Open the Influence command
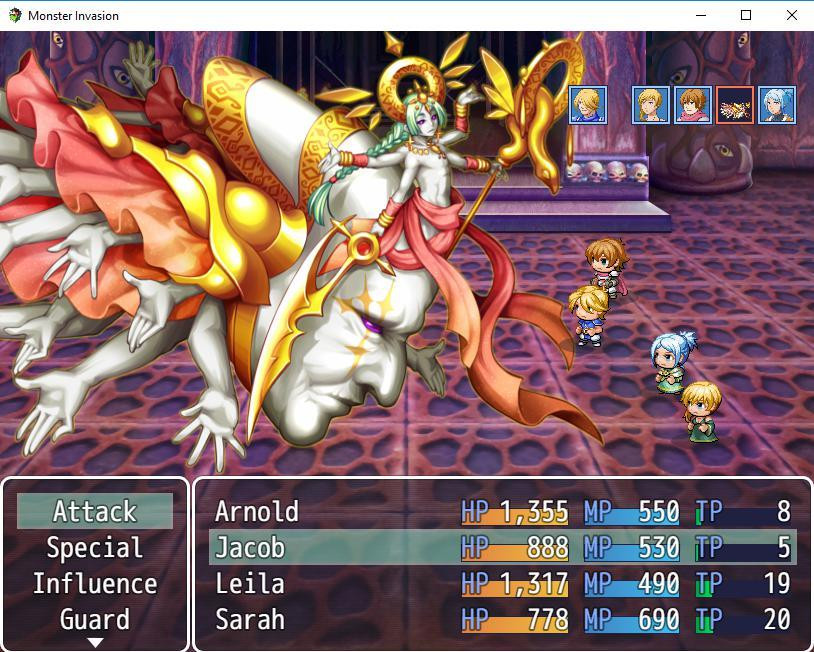Image resolution: width=814 pixels, height=652 pixels. [95, 584]
